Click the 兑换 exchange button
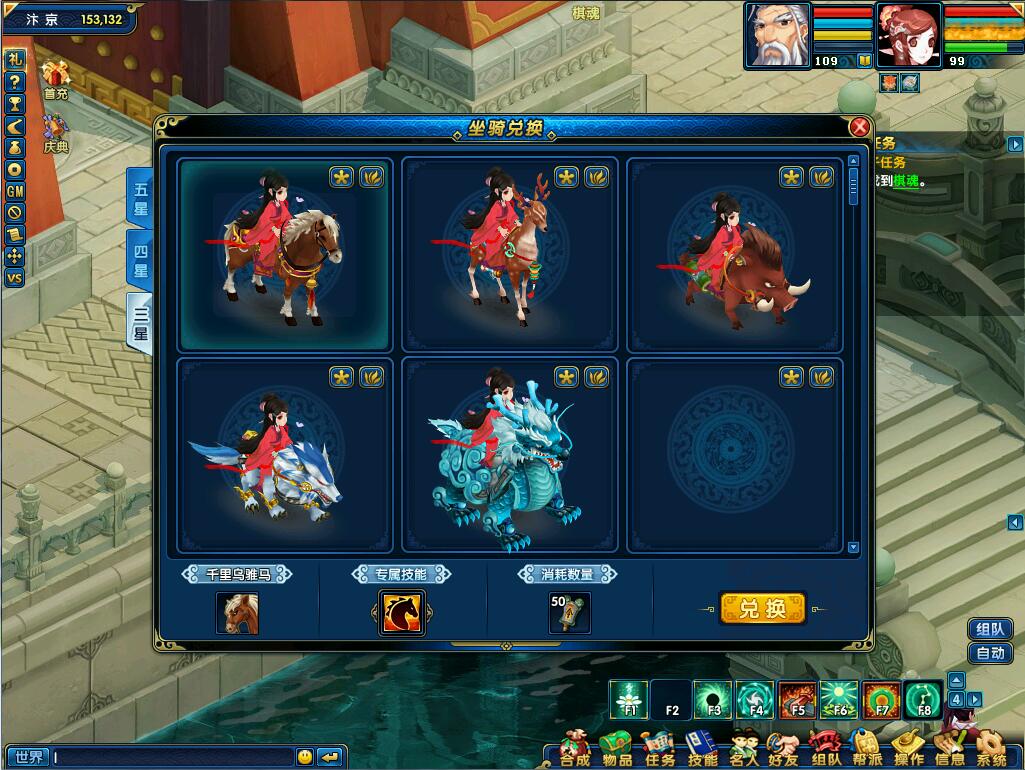This screenshot has width=1025, height=770. (x=762, y=608)
